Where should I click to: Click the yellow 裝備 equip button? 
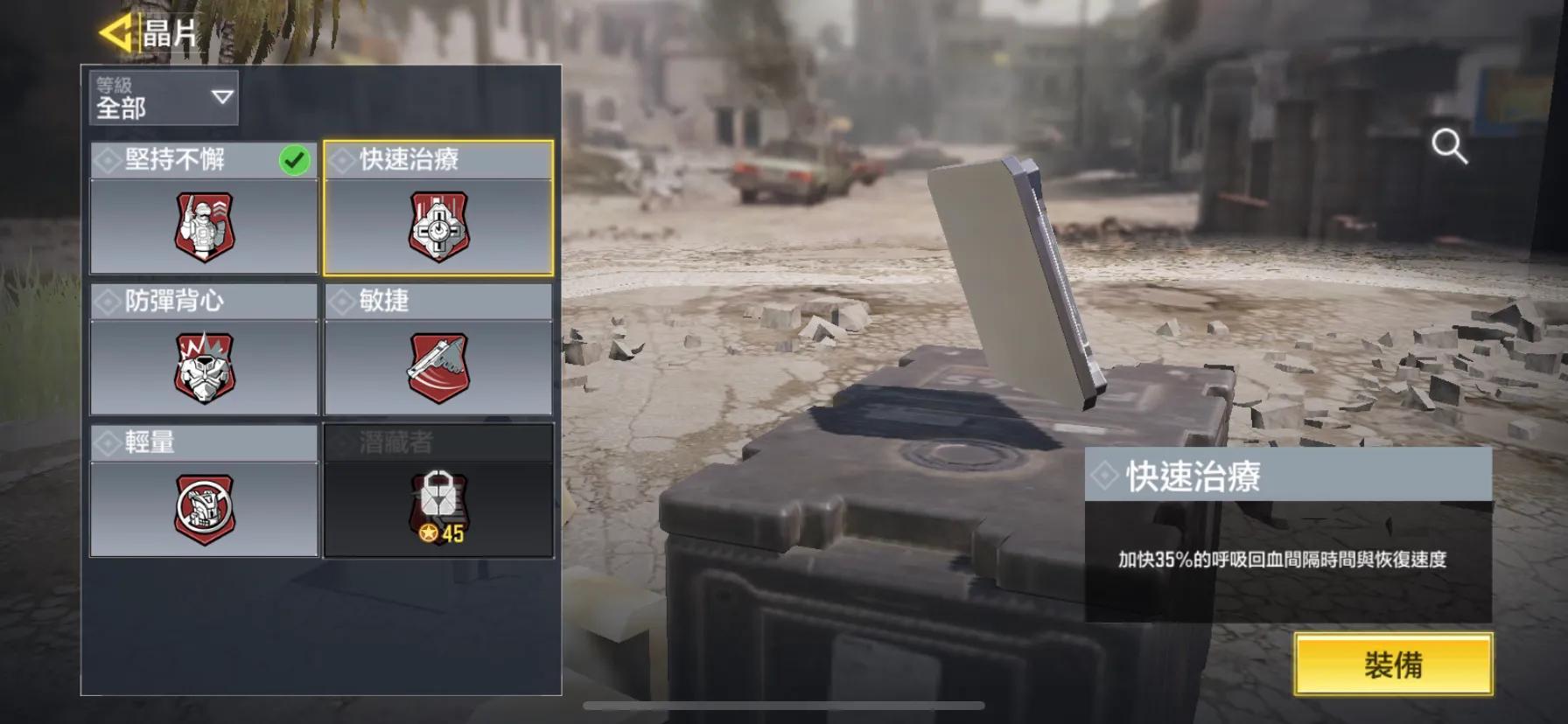click(x=1393, y=665)
